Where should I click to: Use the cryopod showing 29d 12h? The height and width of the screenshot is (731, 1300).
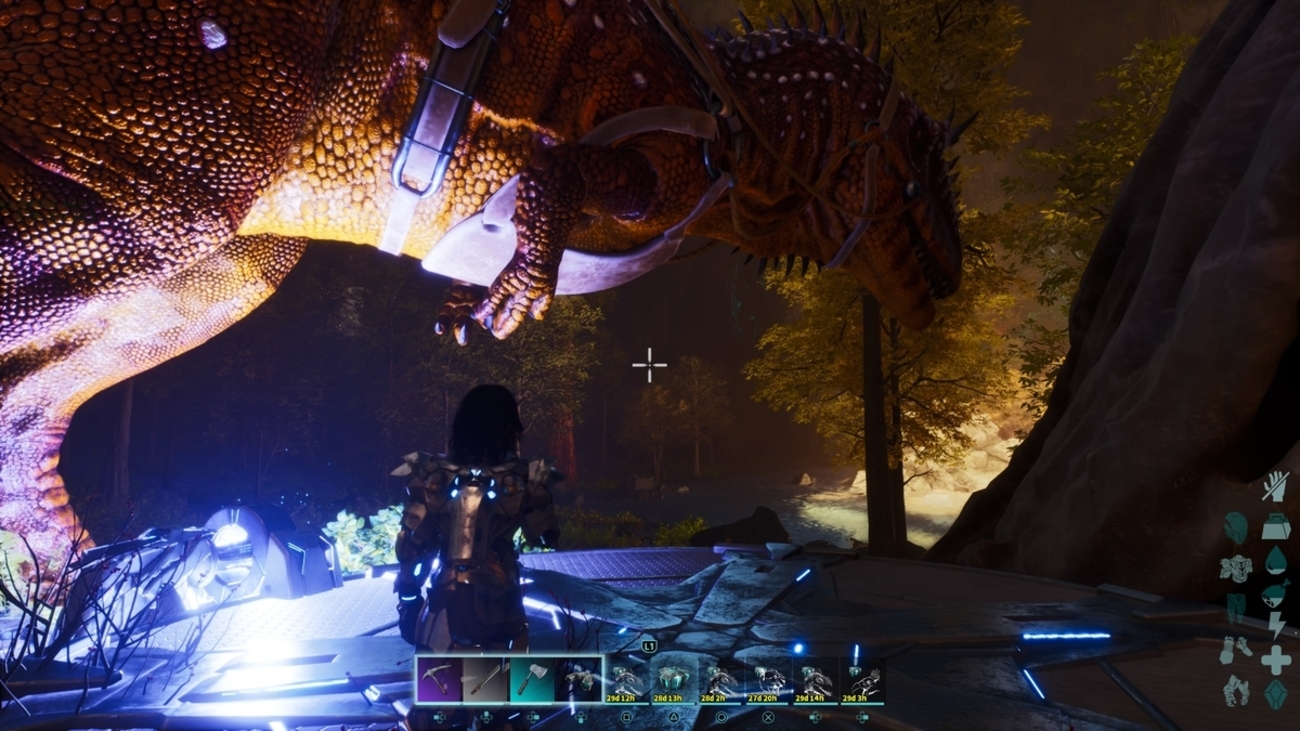627,679
